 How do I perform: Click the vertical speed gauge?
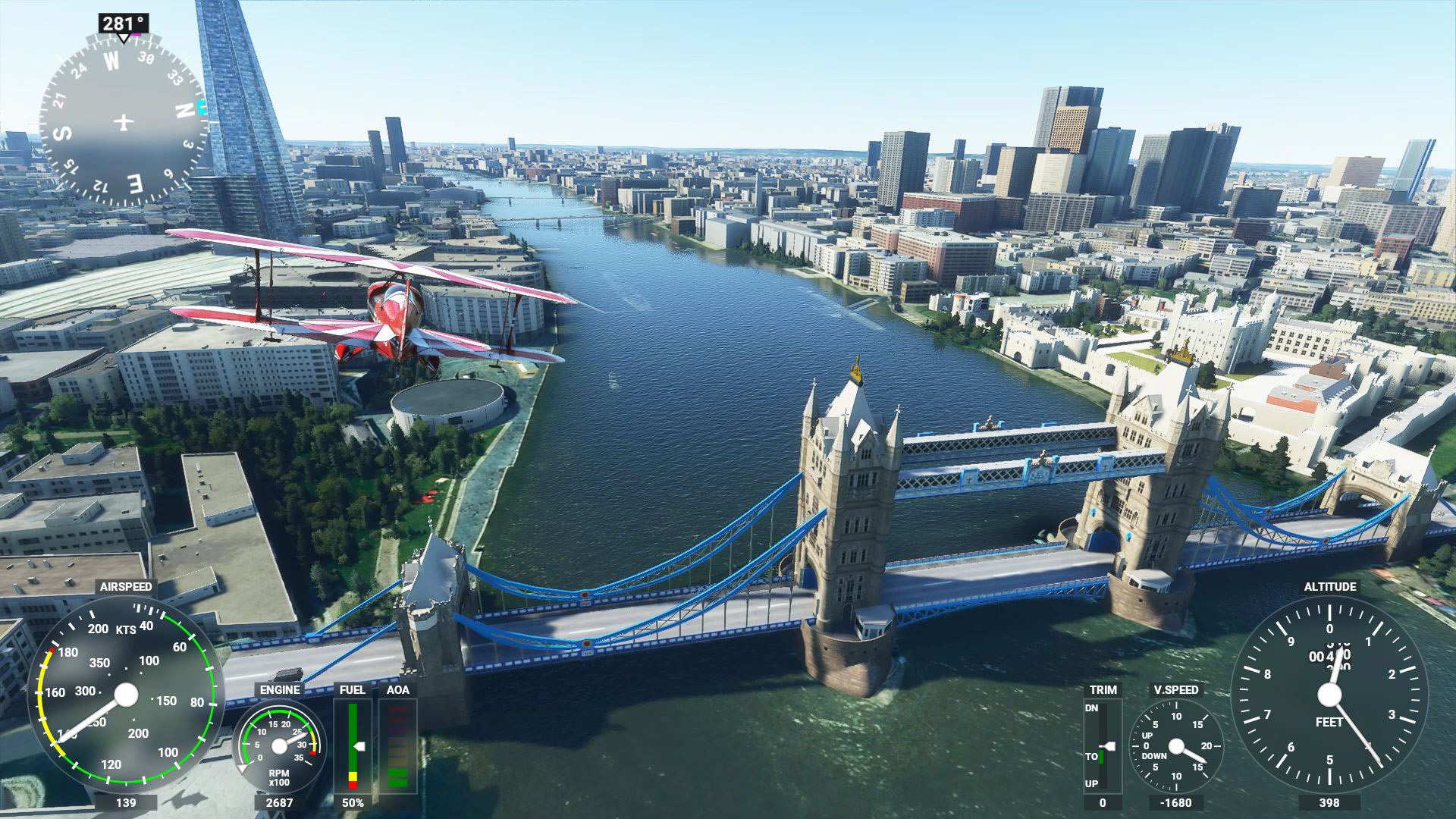1176,746
